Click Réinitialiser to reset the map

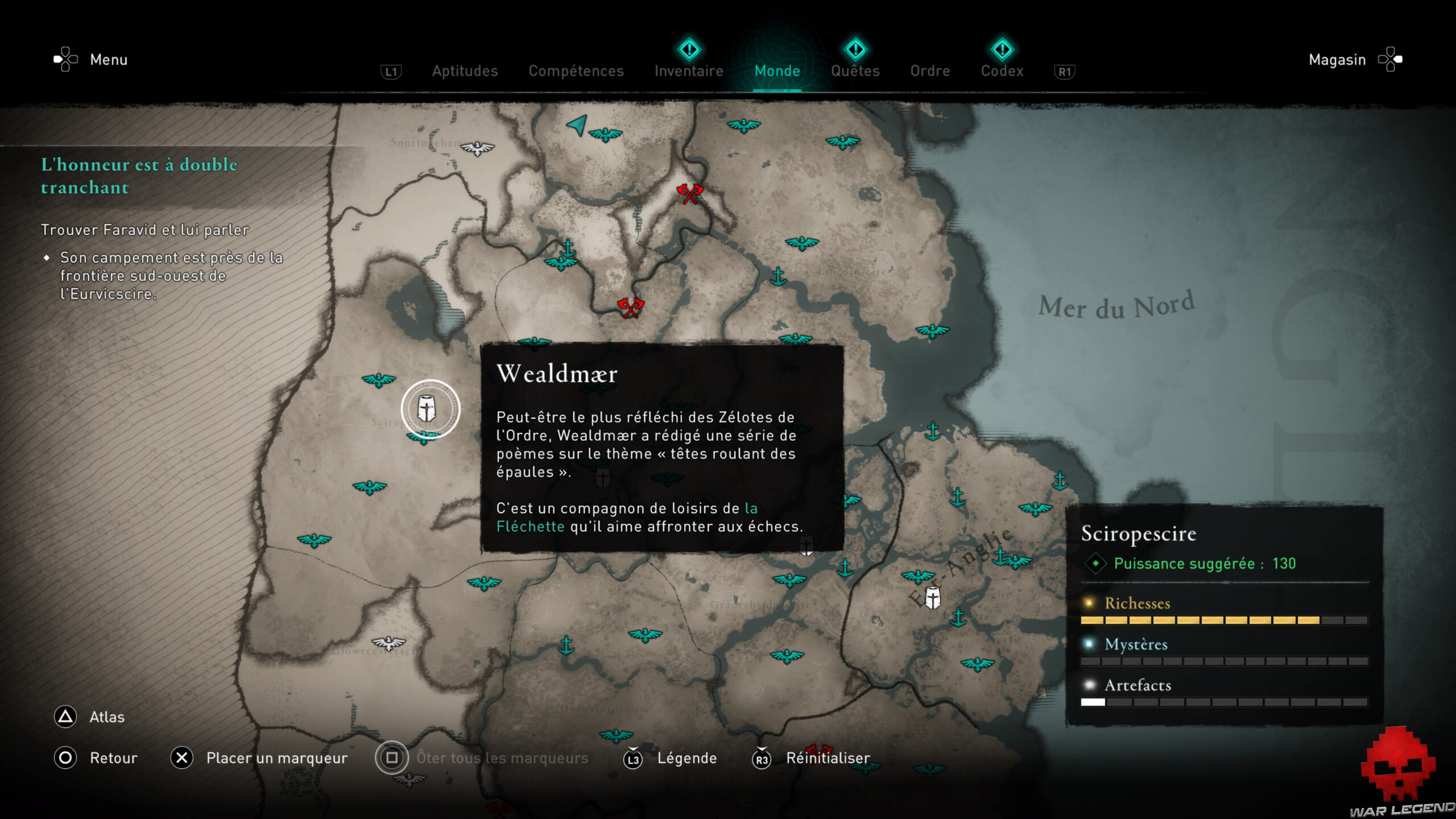click(x=828, y=758)
